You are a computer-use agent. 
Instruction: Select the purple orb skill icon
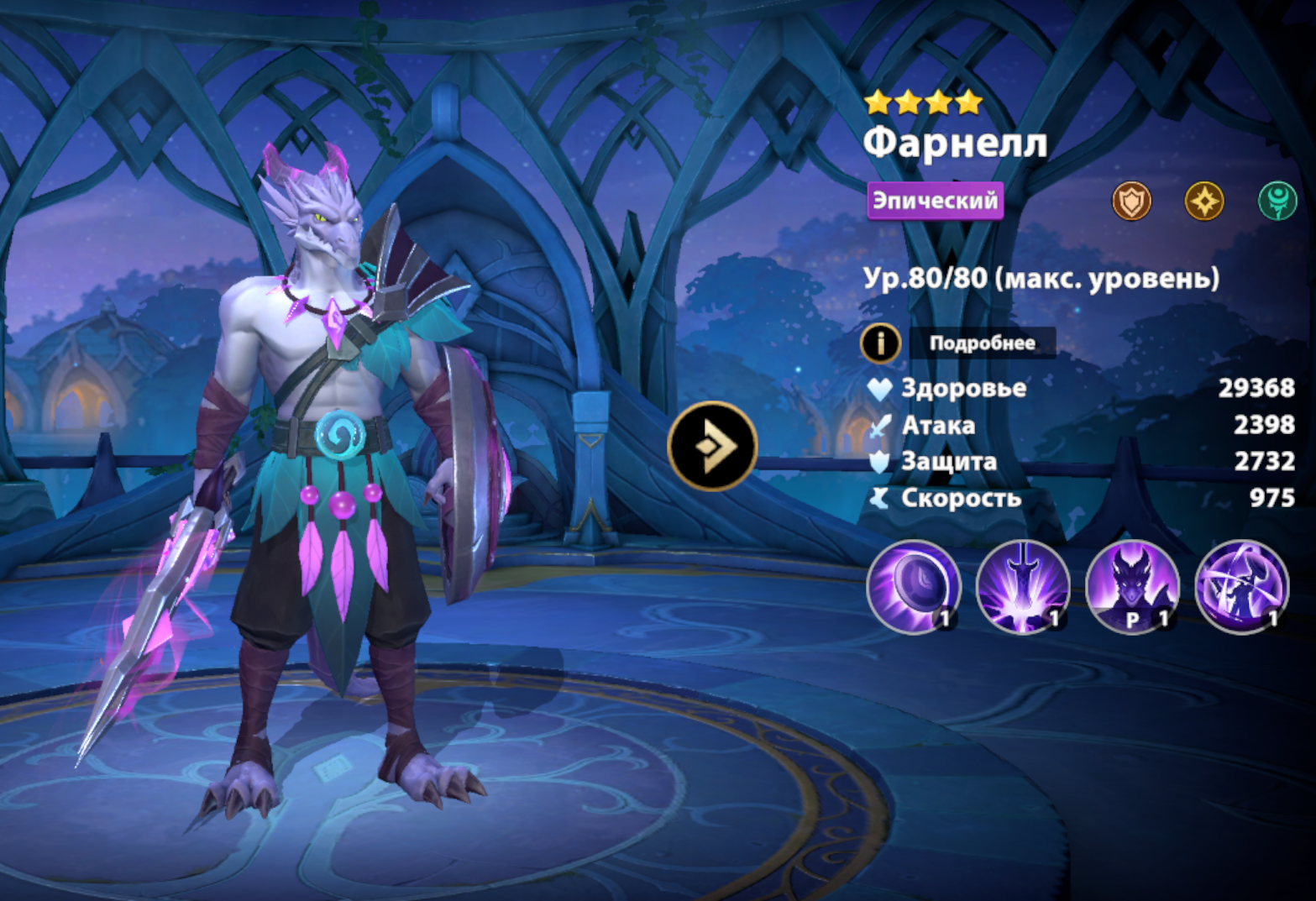point(914,586)
